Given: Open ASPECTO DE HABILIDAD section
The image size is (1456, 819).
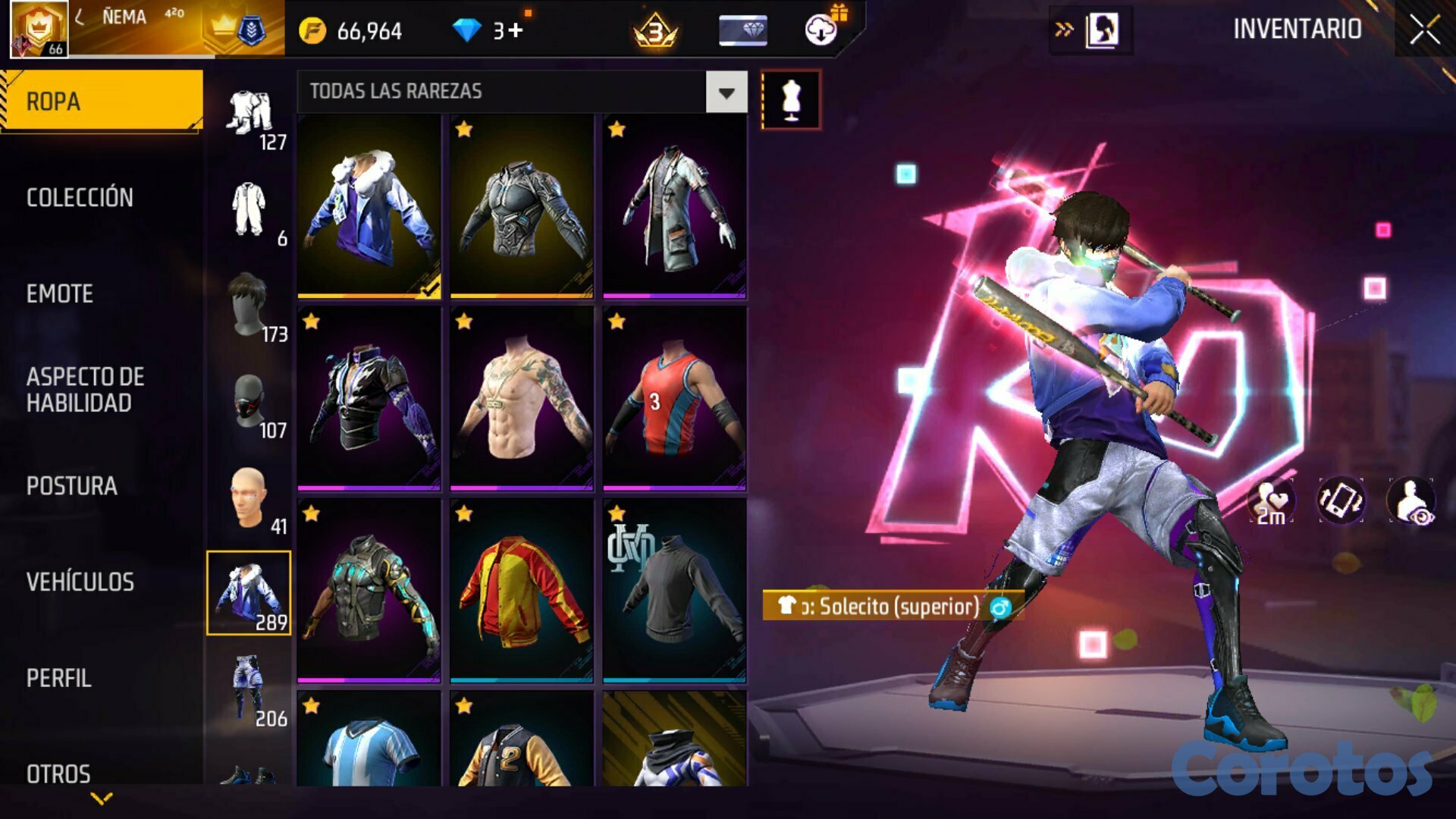Looking at the screenshot, I should click(x=85, y=390).
